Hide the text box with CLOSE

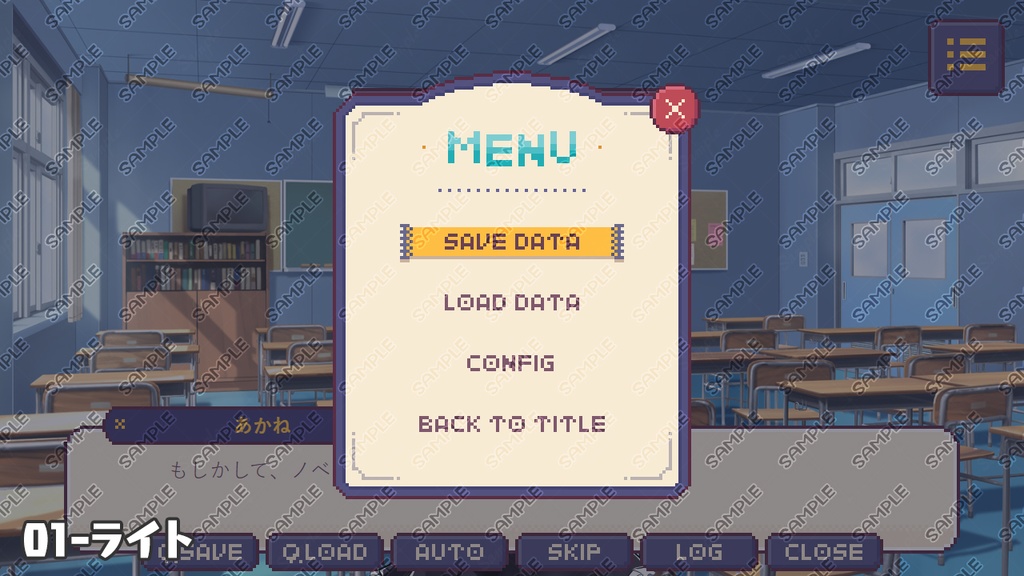click(x=823, y=552)
